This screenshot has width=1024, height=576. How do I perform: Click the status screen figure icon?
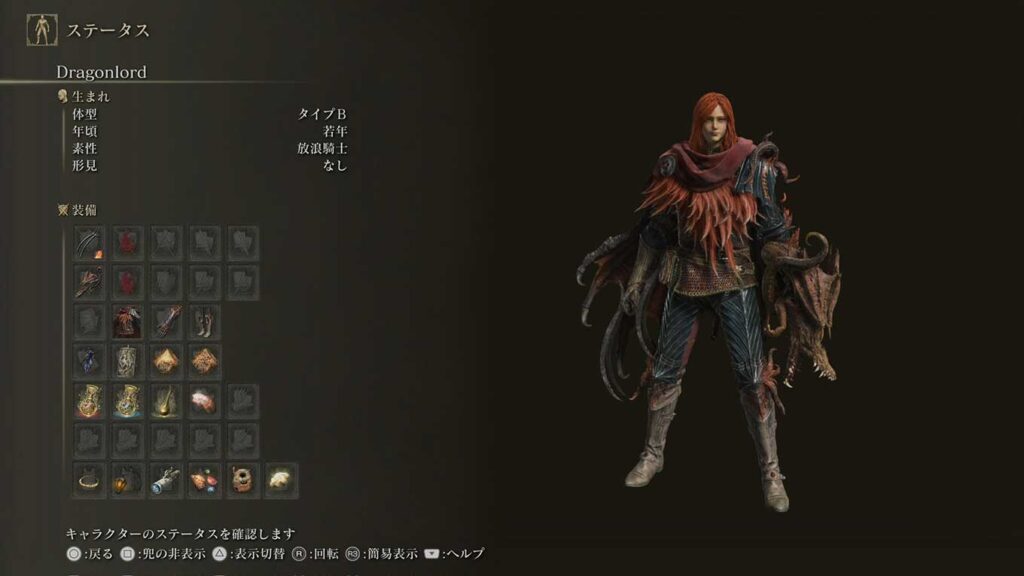[41, 31]
